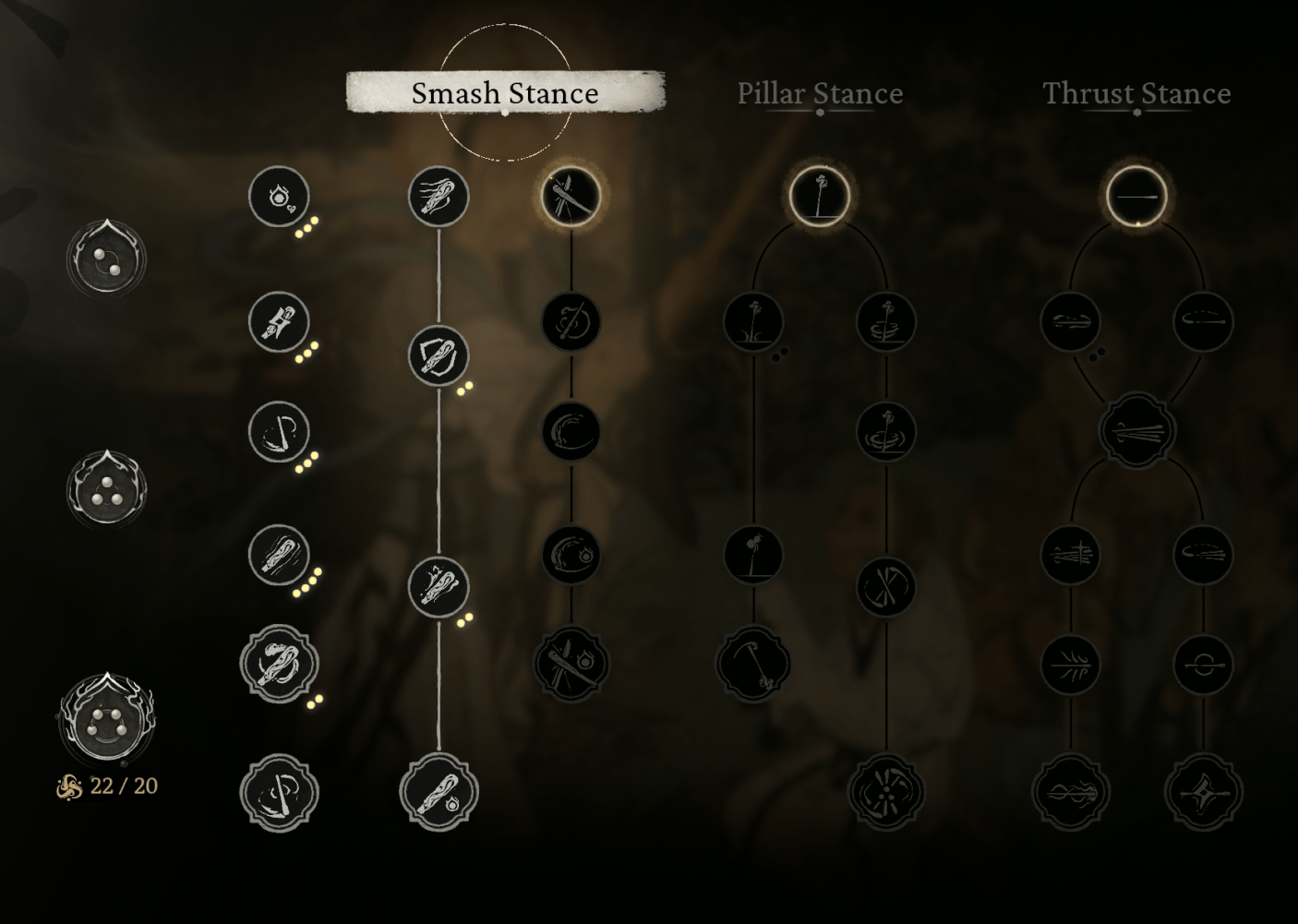Viewport: 1298px width, 924px height.
Task: Choose the ornate Thrust node with bundled staves
Action: [x=1136, y=430]
